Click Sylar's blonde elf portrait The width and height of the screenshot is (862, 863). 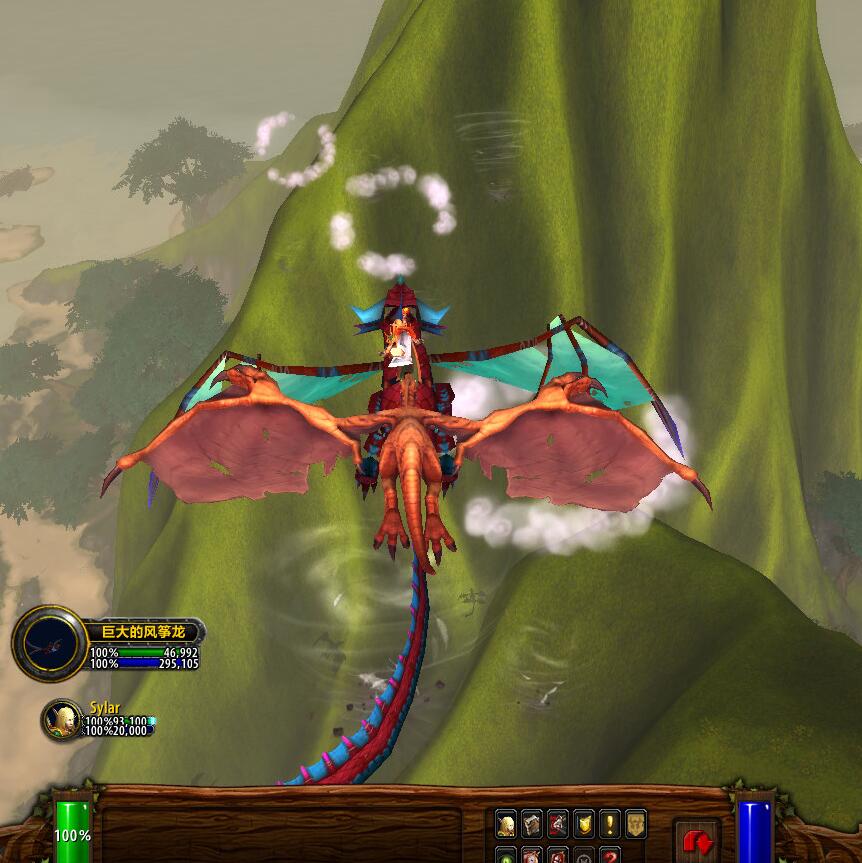pos(62,719)
